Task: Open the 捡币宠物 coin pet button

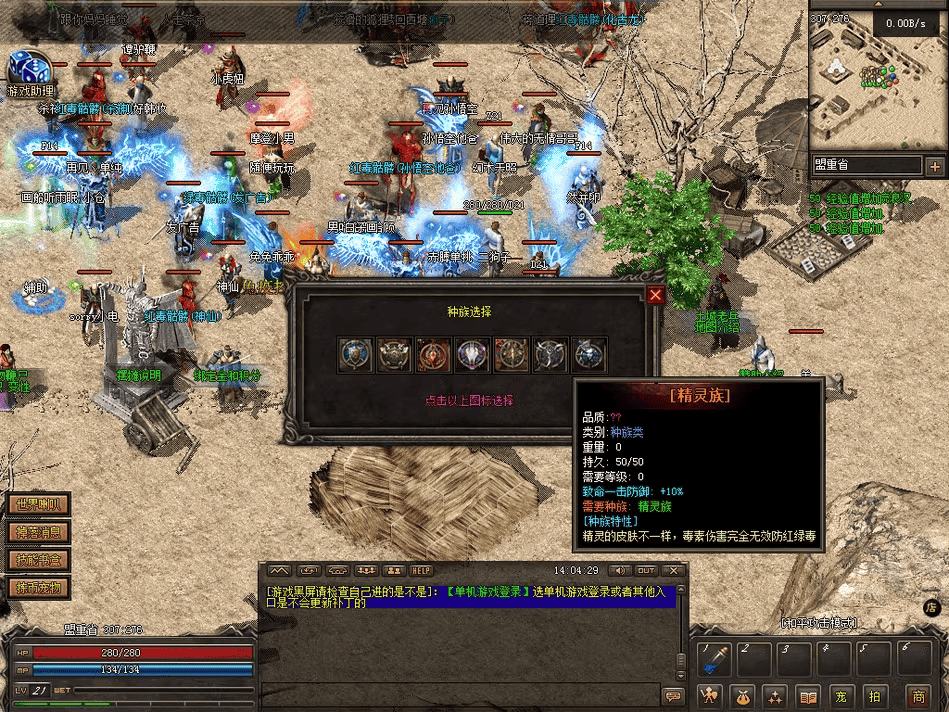Action: click(x=38, y=588)
